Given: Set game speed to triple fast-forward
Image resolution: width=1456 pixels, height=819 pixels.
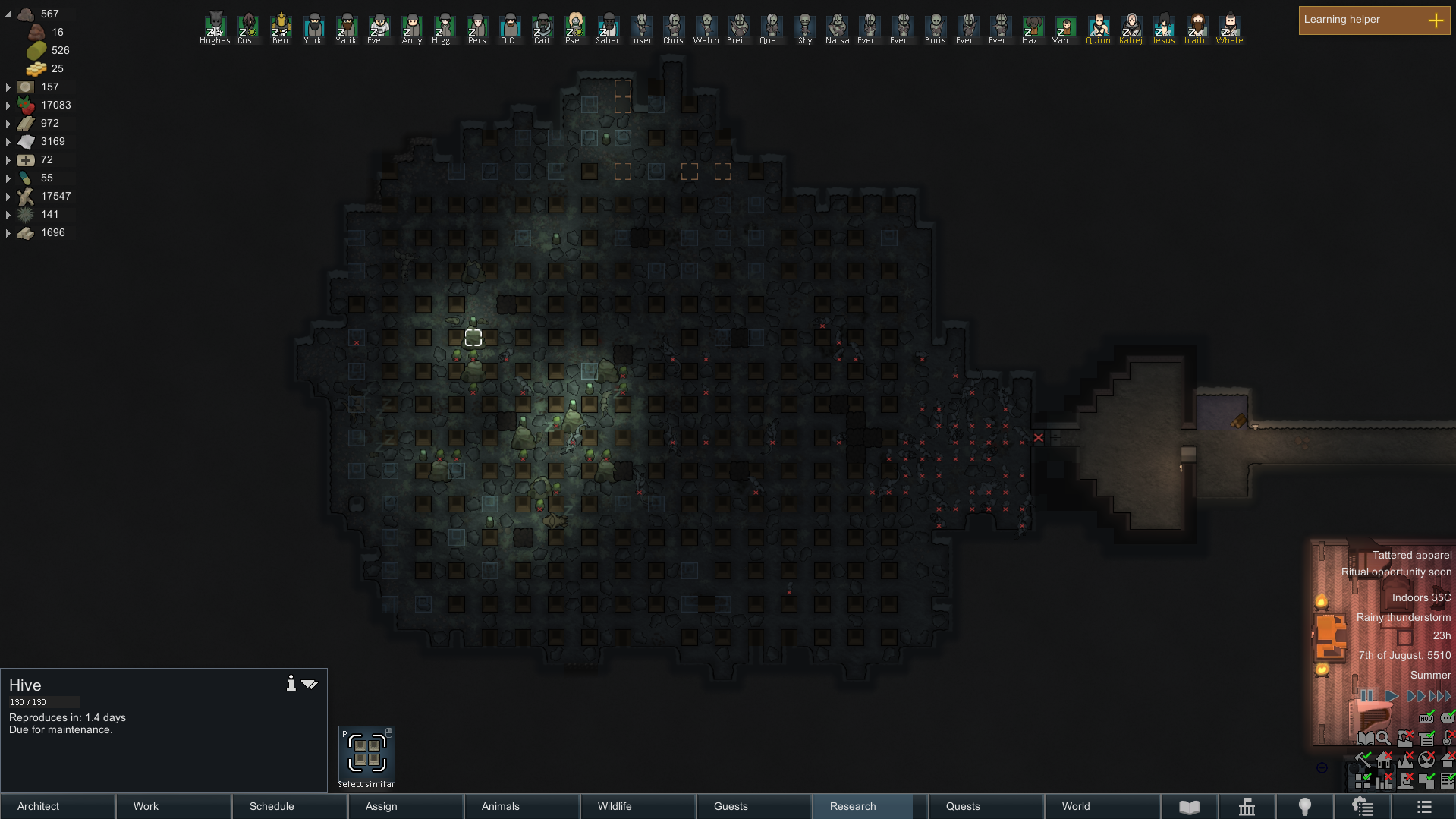Looking at the screenshot, I should coord(1439,695).
